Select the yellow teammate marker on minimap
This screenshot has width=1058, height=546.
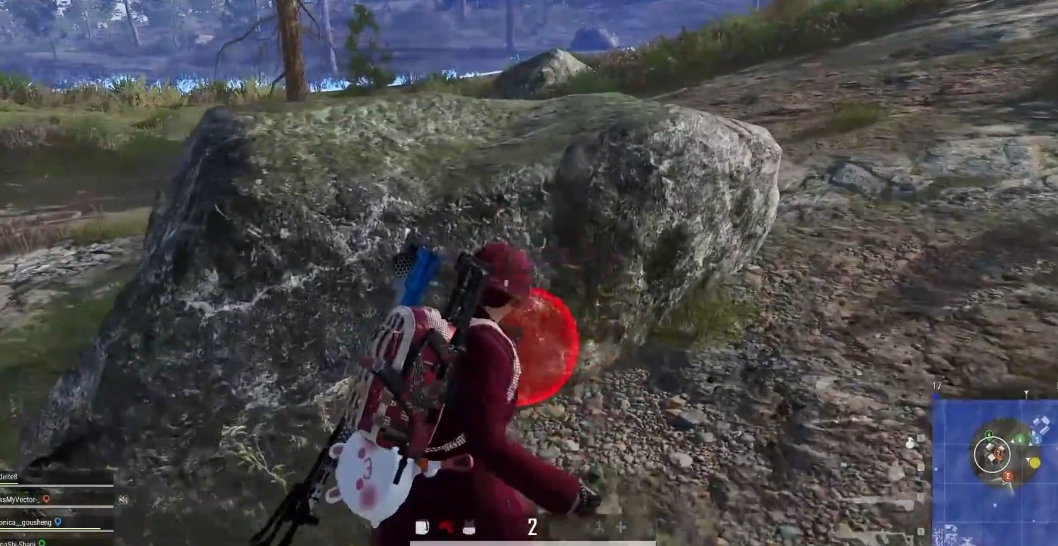pos(1033,463)
